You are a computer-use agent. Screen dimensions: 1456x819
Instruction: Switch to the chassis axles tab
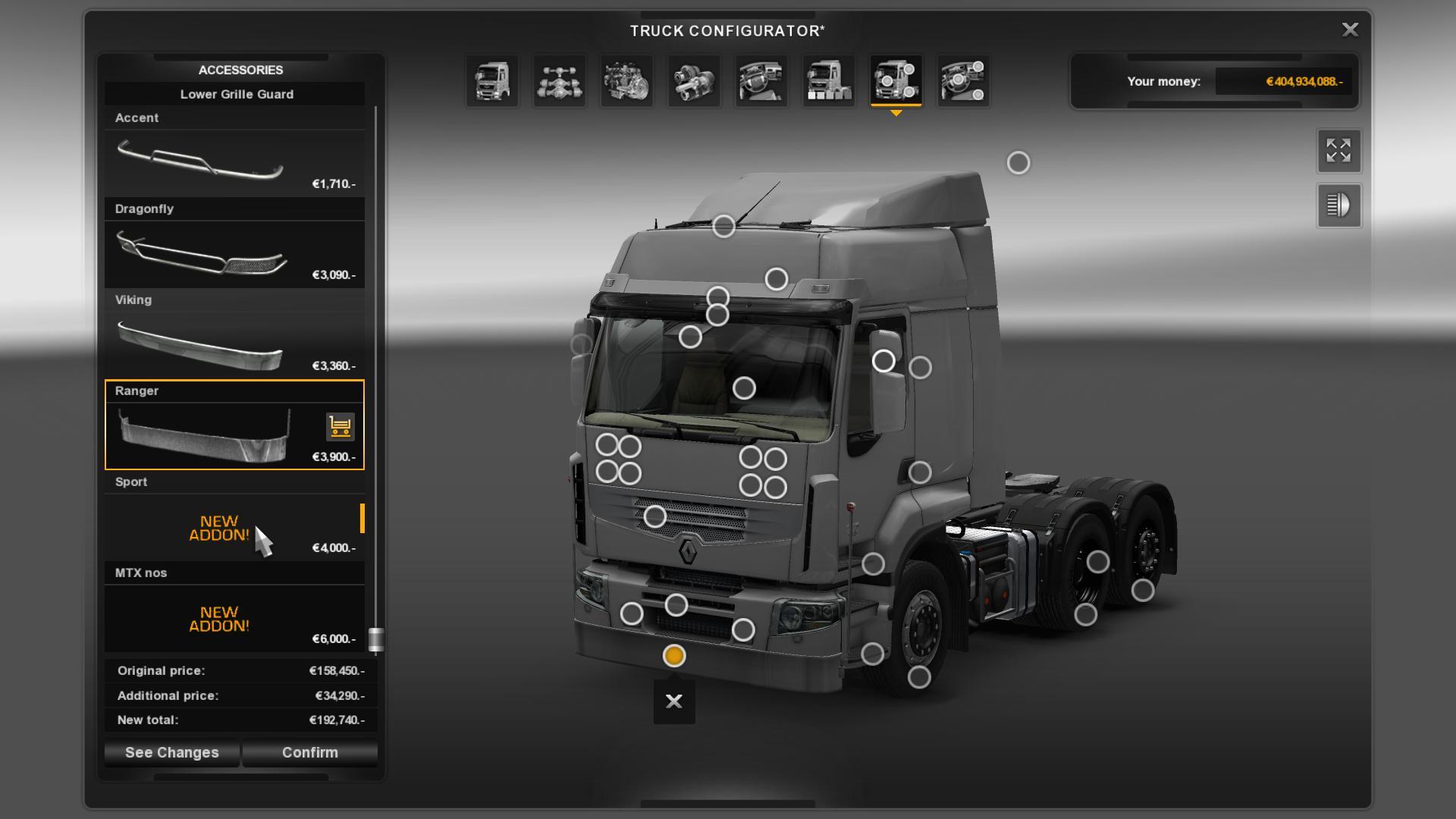[x=560, y=81]
